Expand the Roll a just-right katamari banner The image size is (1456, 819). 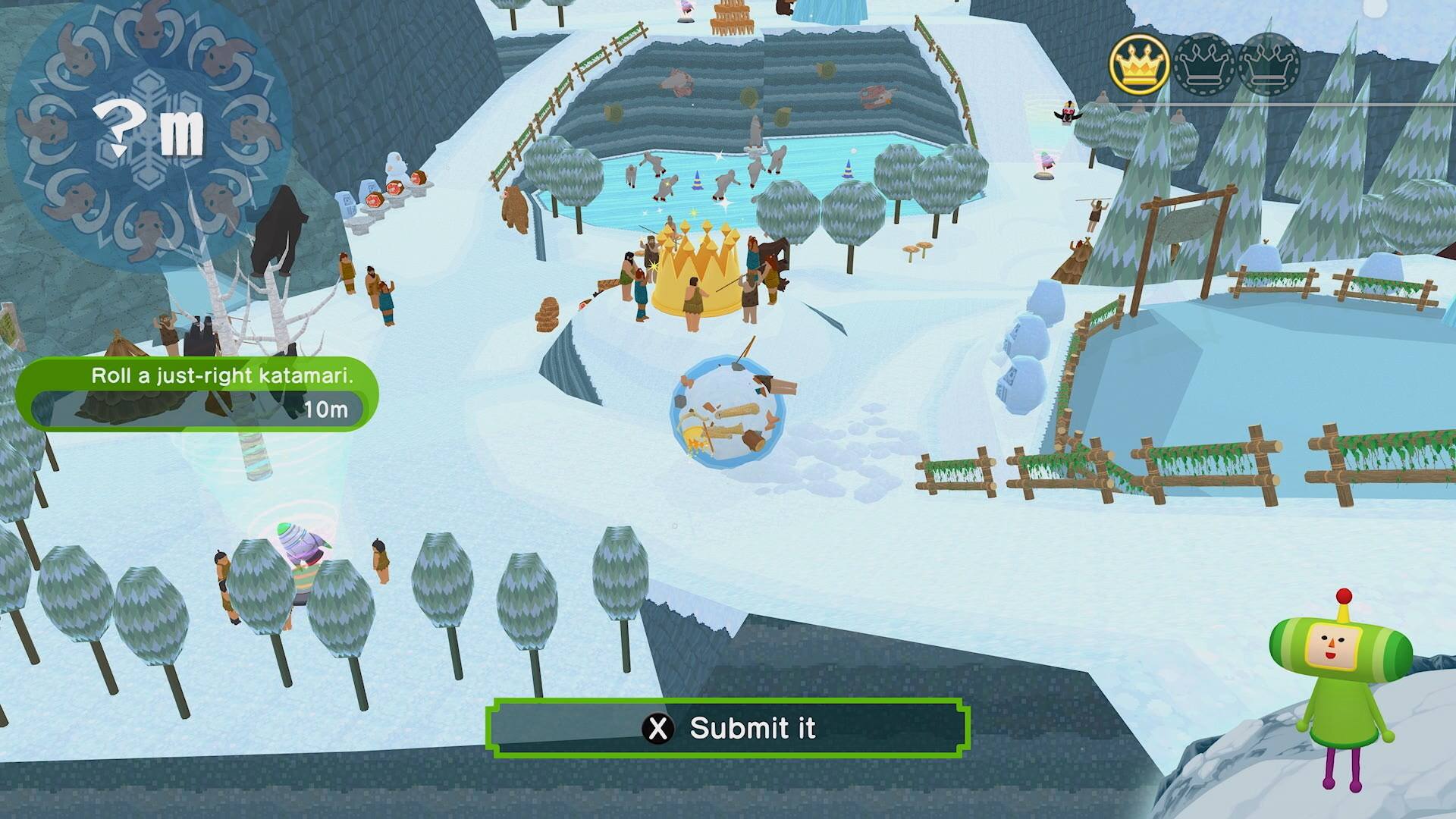click(x=223, y=374)
